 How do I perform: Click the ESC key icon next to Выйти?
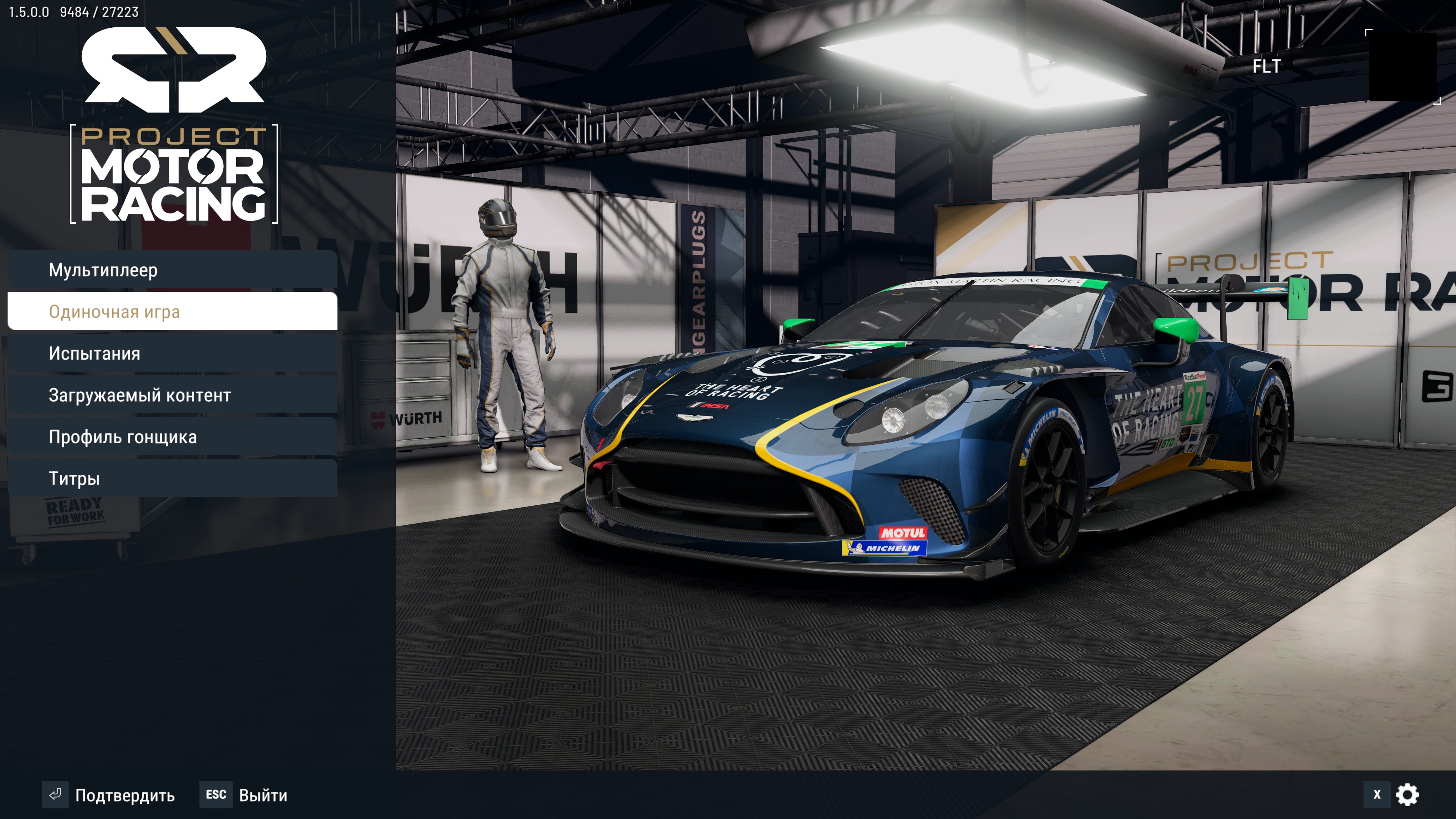tap(217, 795)
